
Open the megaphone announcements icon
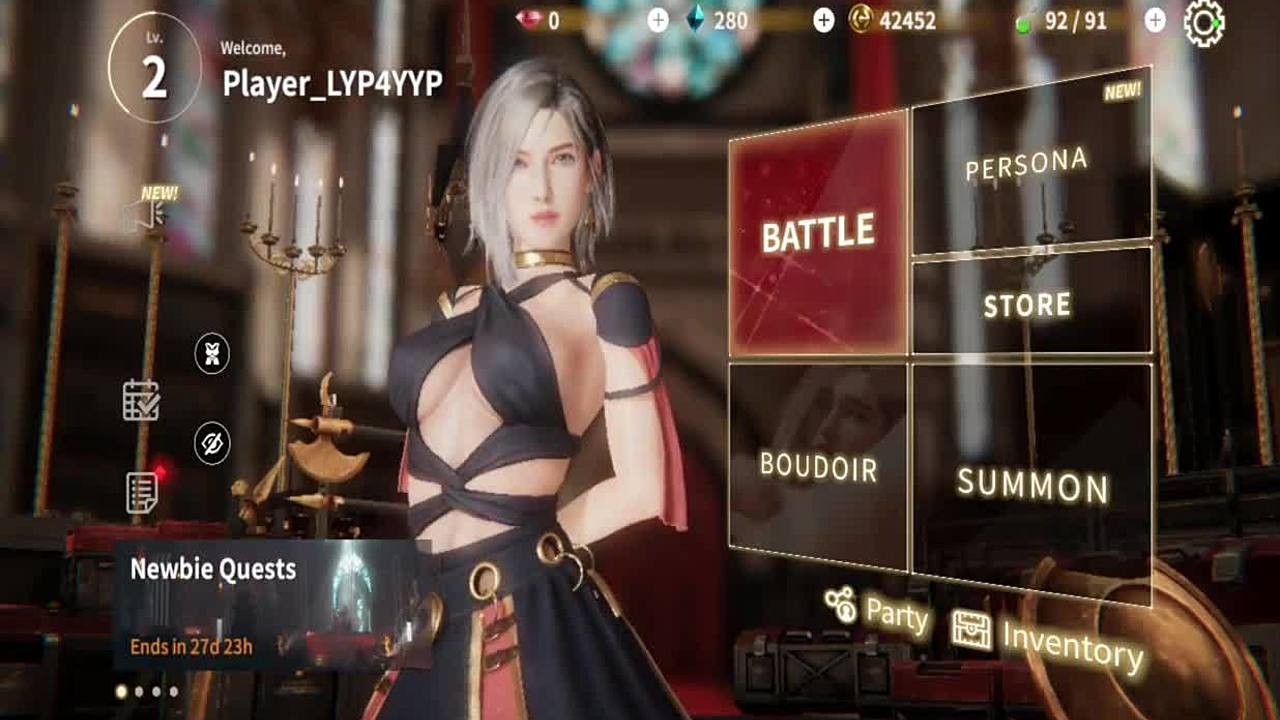145,212
